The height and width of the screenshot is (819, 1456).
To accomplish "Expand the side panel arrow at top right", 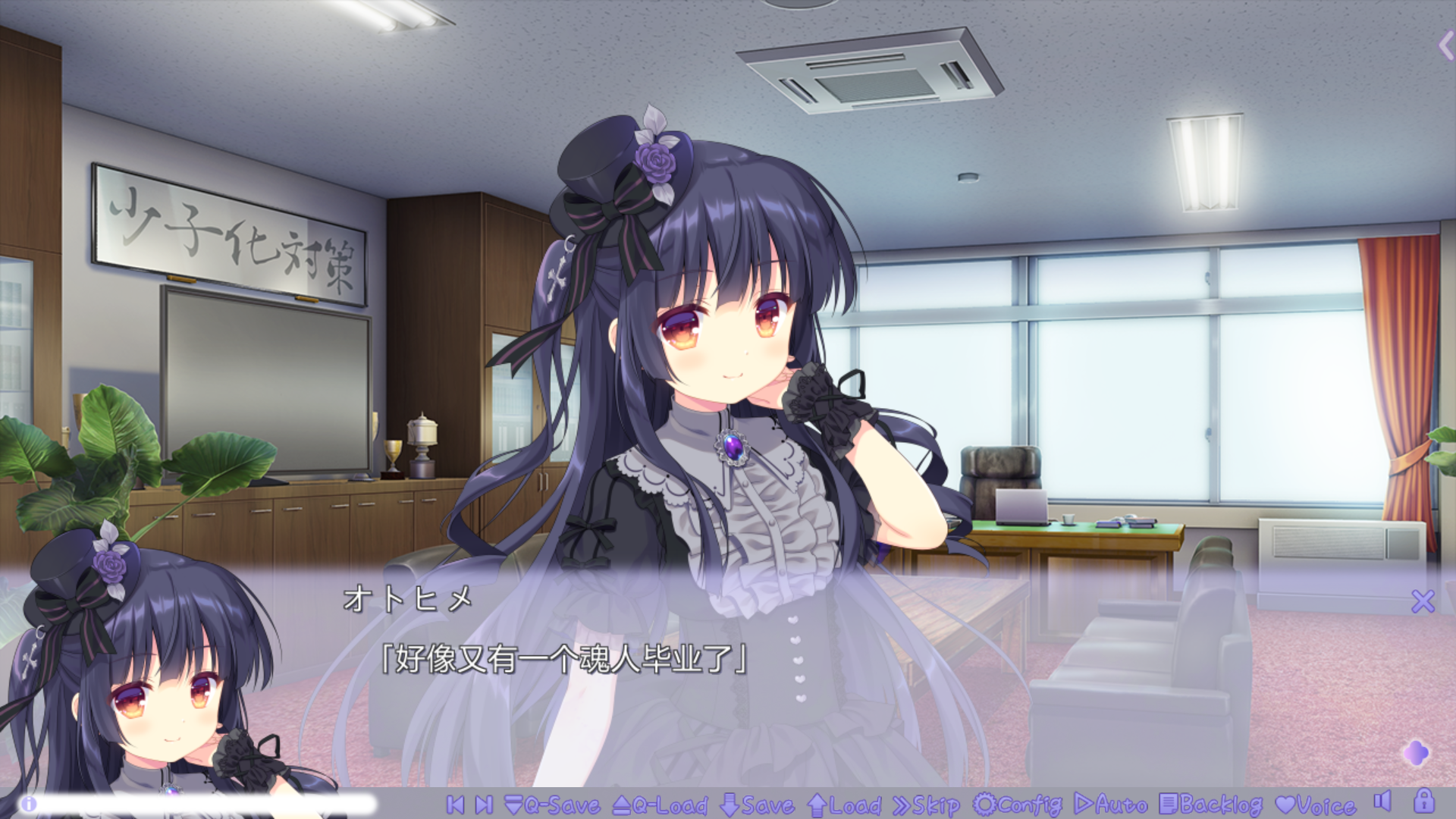I will click(x=1445, y=45).
